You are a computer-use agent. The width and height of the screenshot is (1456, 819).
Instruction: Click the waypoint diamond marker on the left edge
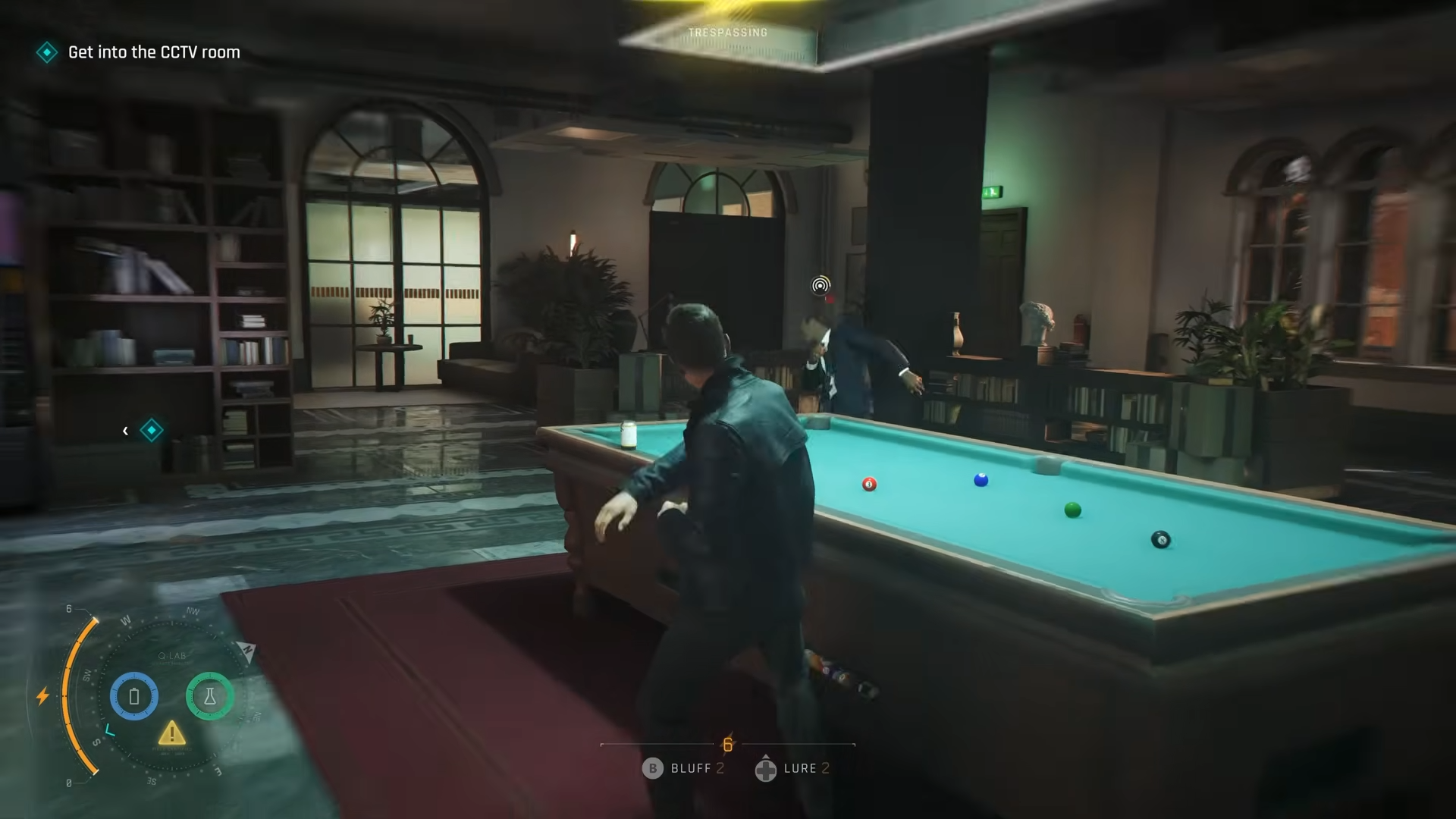click(x=152, y=430)
